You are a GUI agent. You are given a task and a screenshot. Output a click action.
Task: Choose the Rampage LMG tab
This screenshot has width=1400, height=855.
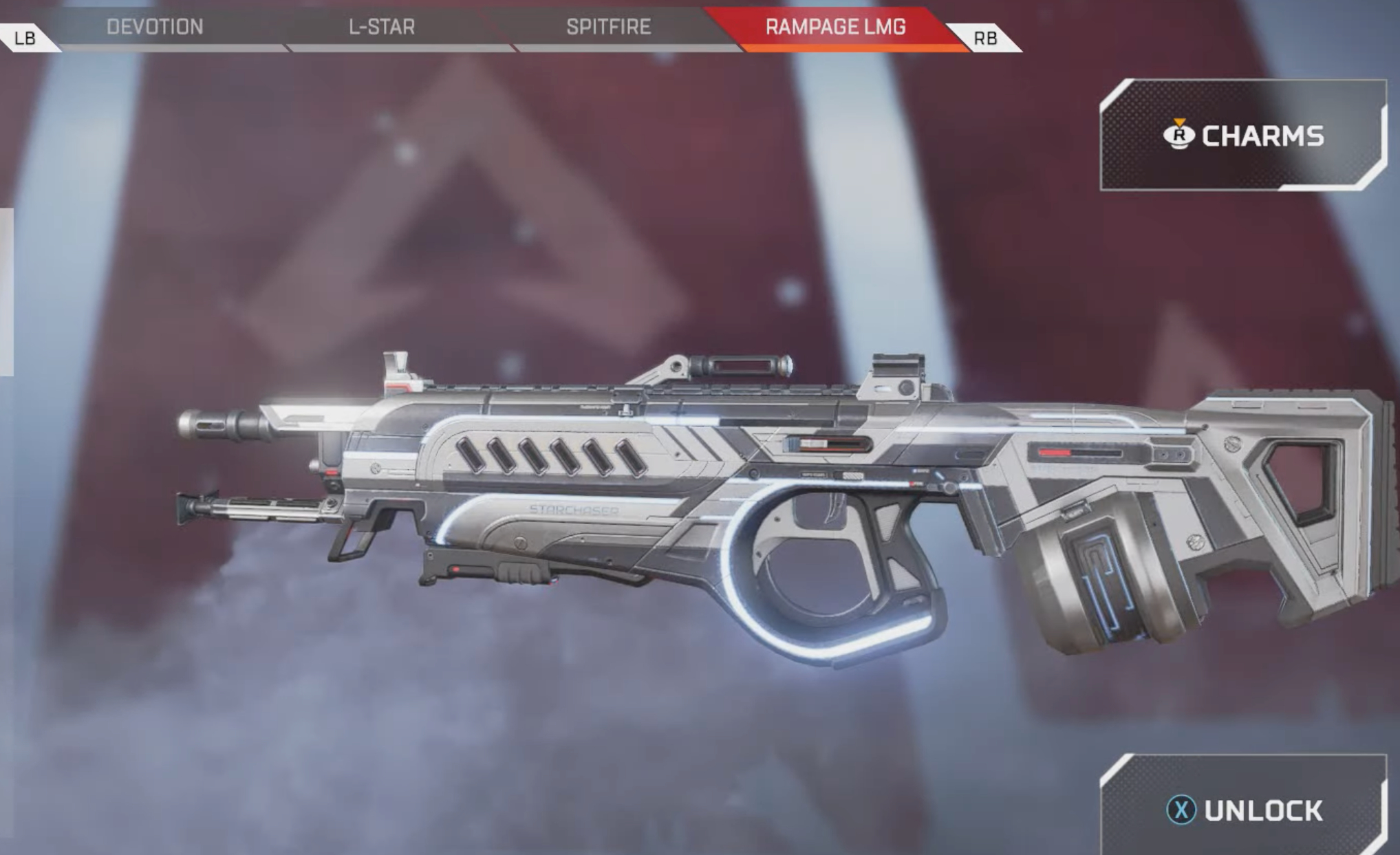(x=835, y=28)
